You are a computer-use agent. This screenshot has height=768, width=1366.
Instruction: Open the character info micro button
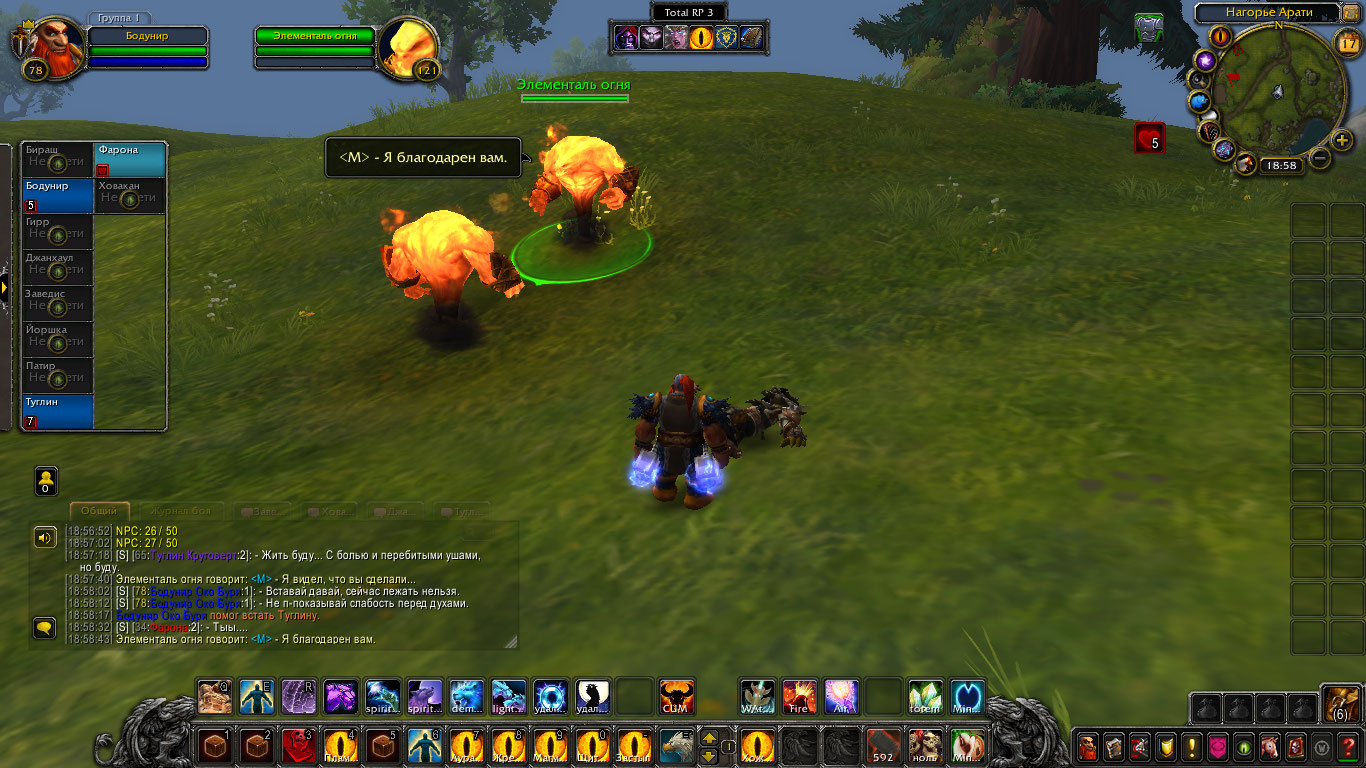(x=1088, y=746)
